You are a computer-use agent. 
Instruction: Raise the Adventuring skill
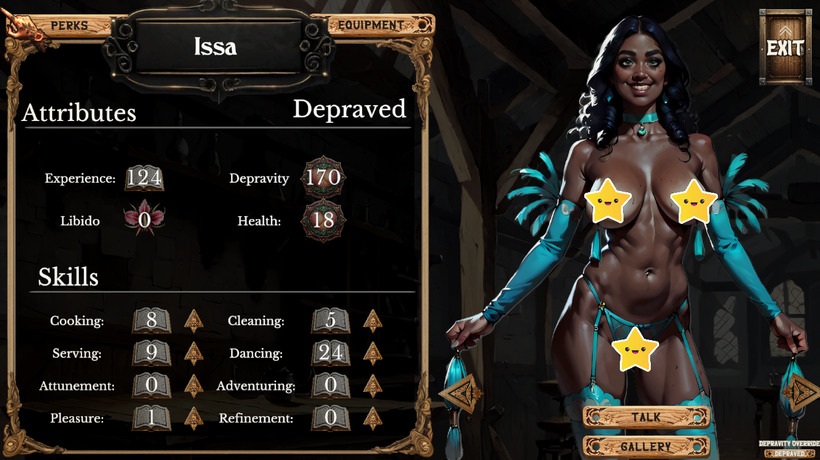pyautogui.click(x=372, y=385)
